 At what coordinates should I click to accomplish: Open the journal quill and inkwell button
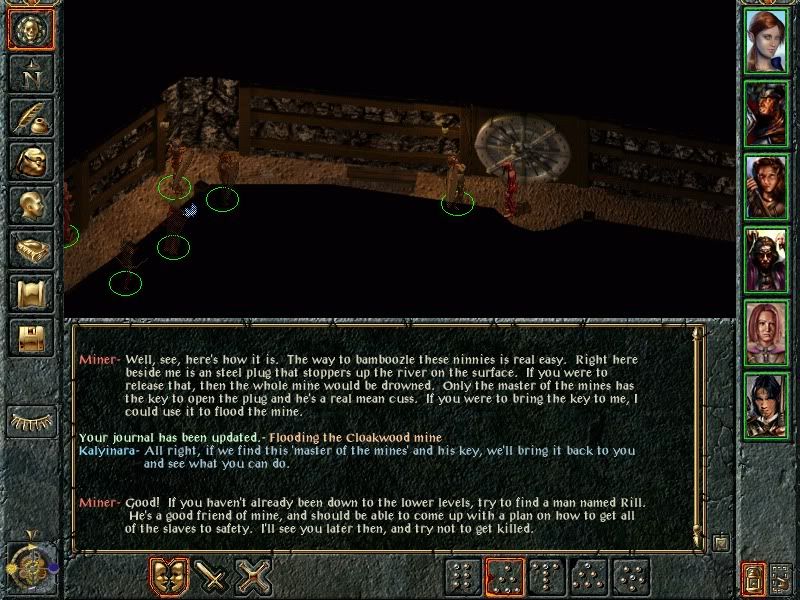pos(30,117)
